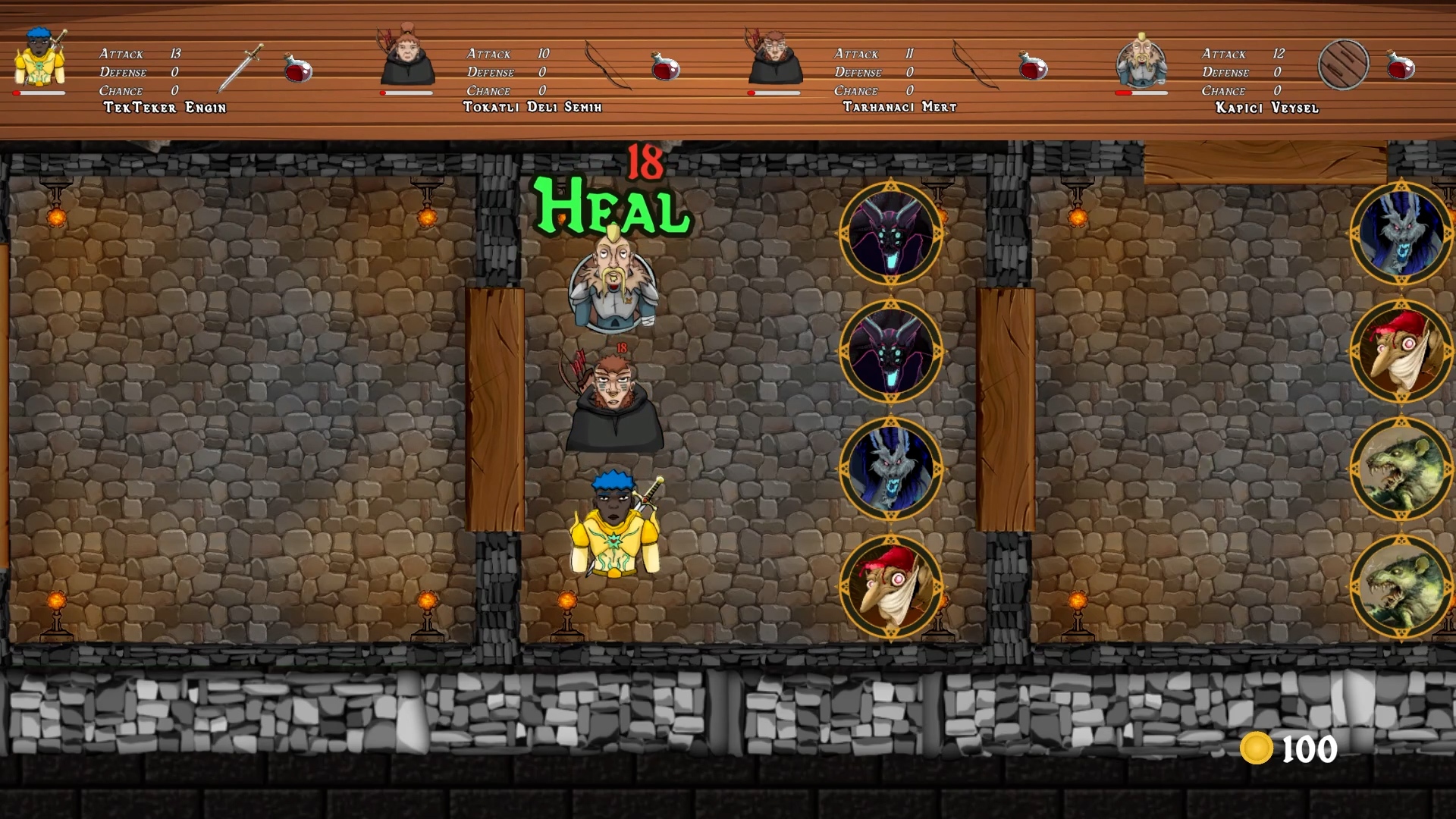
Task: Use Tarhanaci Mert's red potion
Action: [1034, 68]
